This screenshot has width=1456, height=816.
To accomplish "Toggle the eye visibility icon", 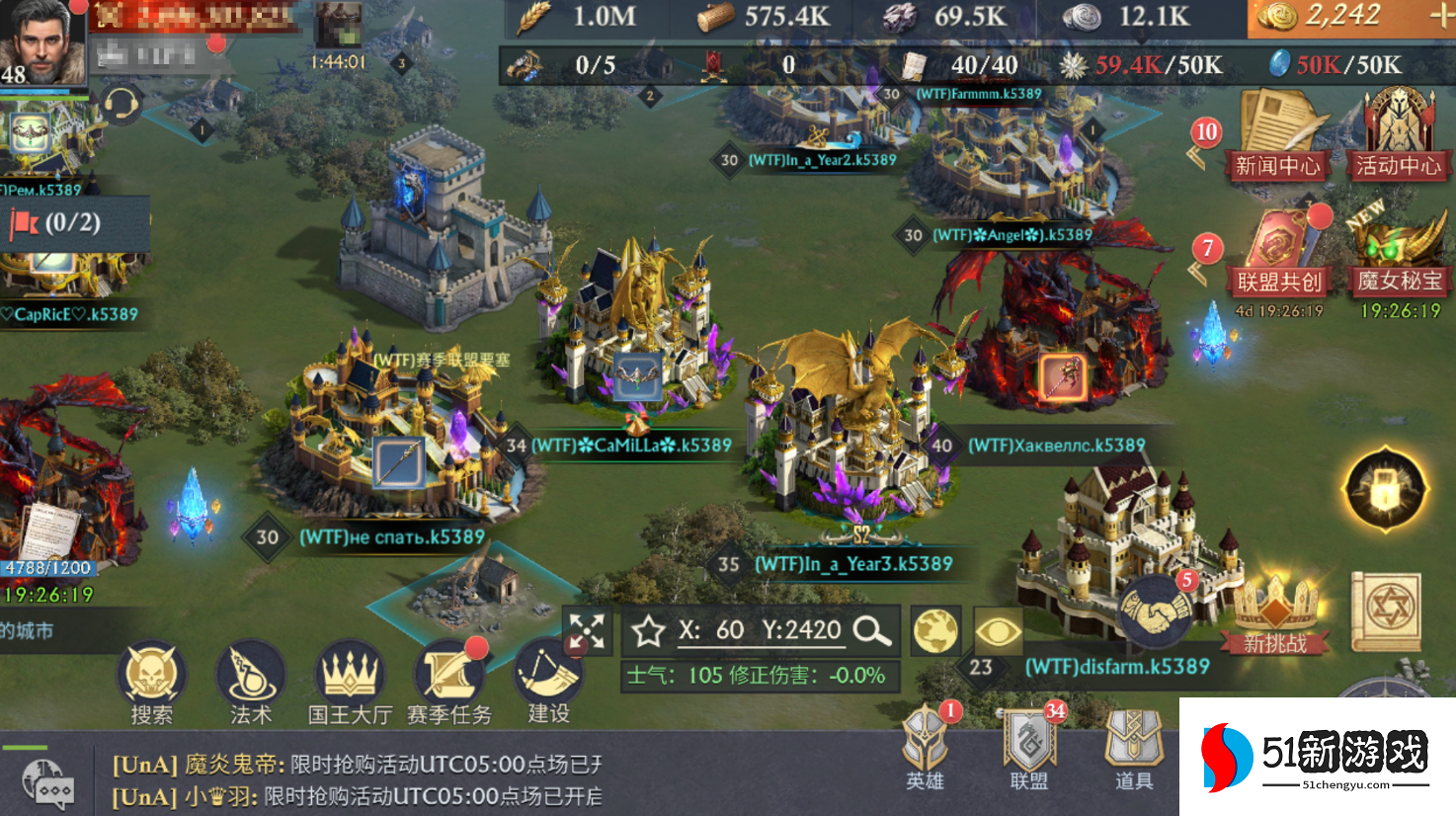I will pyautogui.click(x=998, y=630).
